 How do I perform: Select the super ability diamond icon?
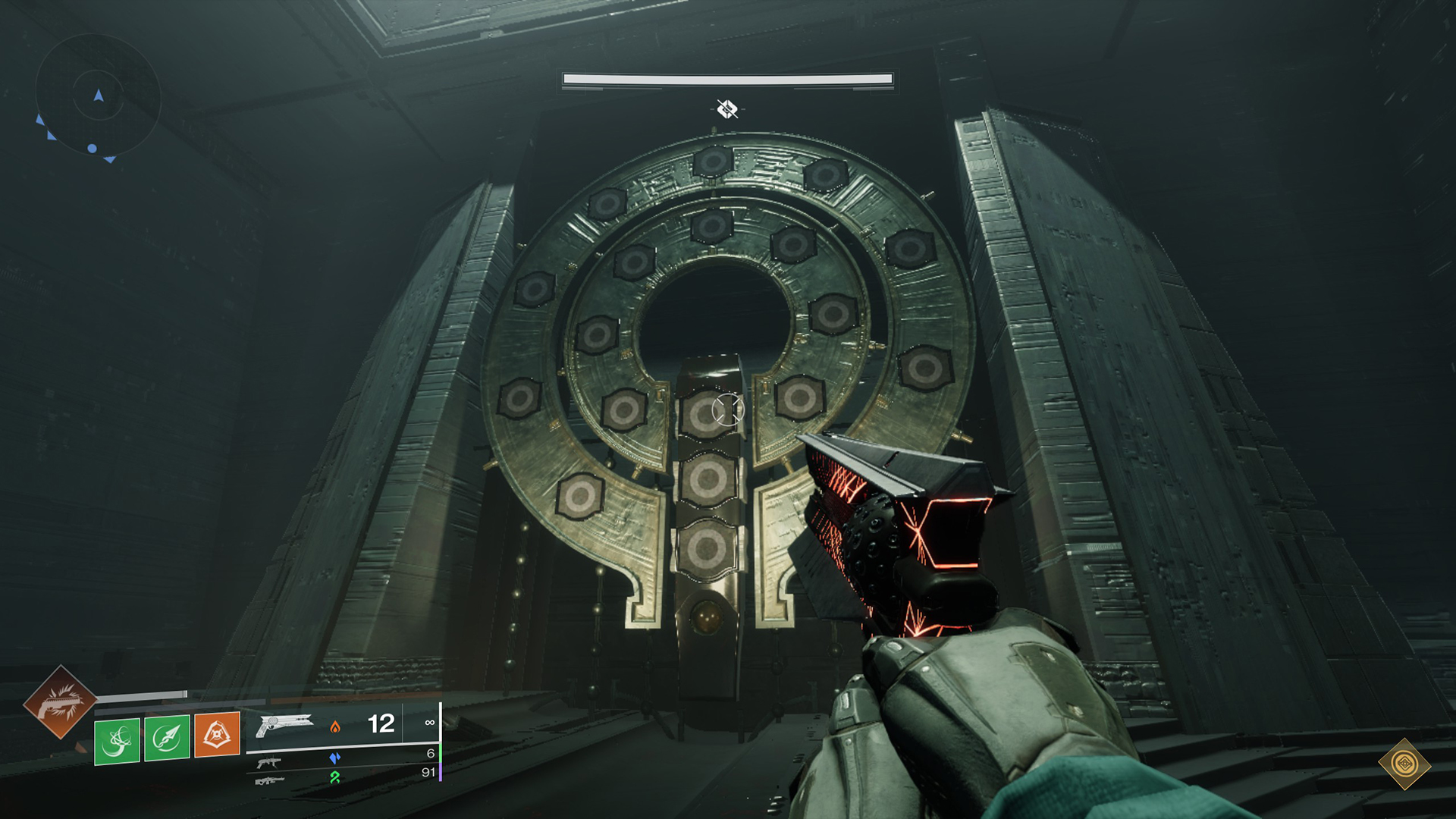coord(59,702)
